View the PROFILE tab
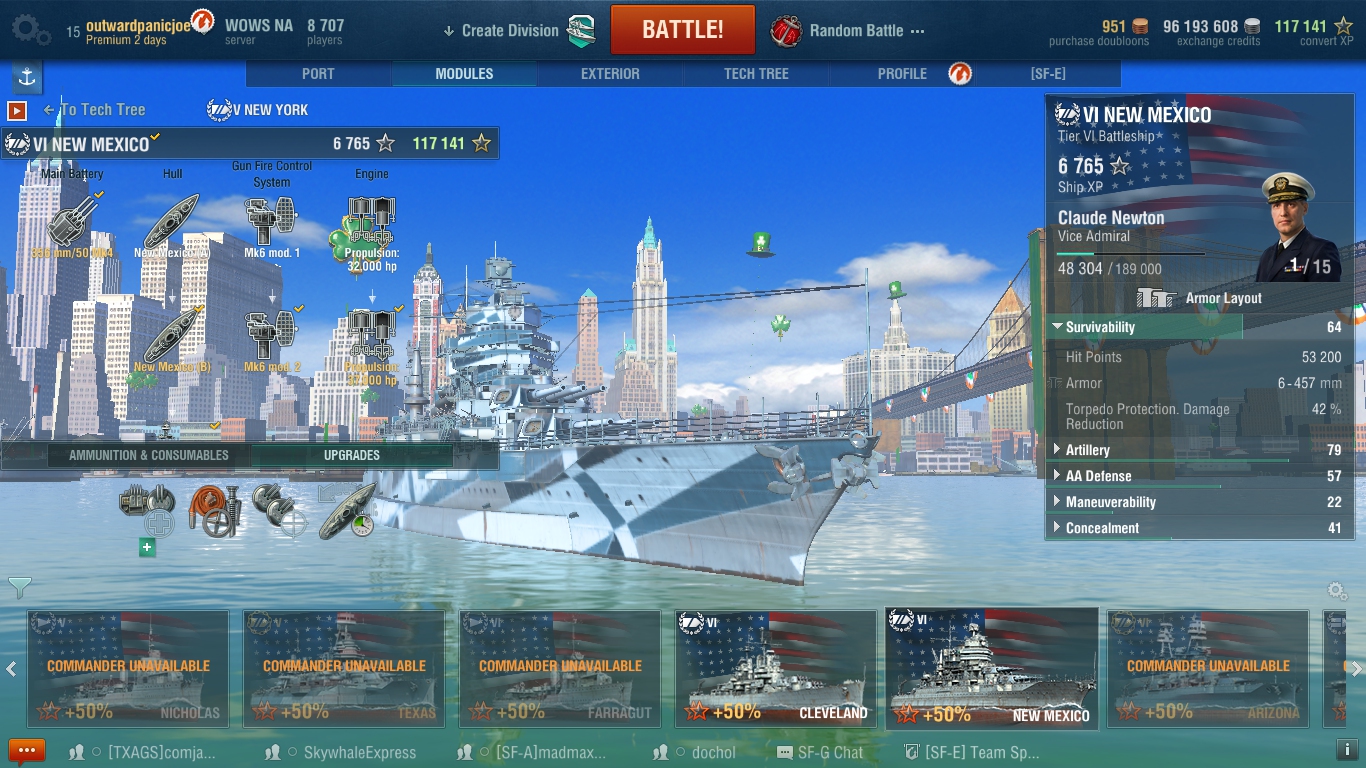The width and height of the screenshot is (1366, 768). click(902, 74)
